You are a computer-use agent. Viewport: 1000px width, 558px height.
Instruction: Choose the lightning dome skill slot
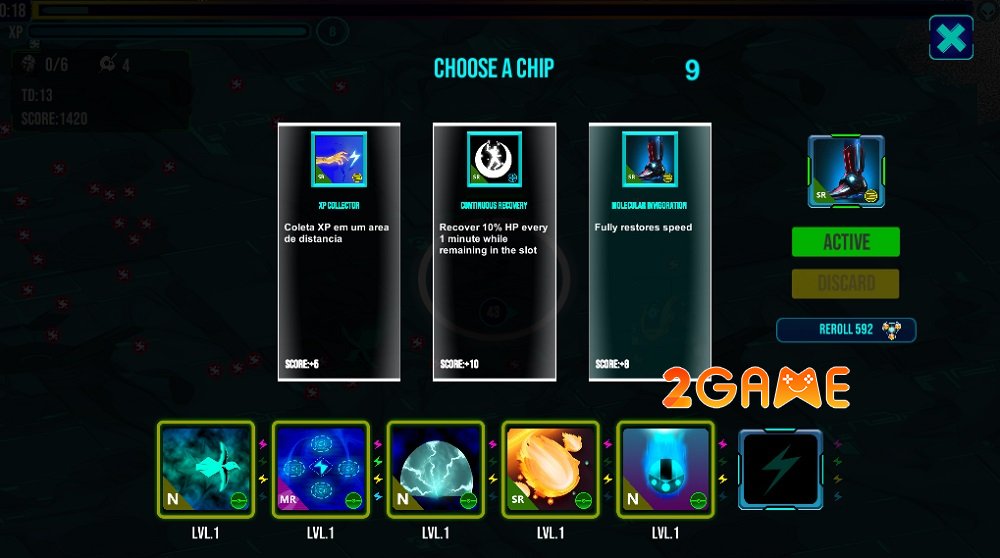coord(436,468)
